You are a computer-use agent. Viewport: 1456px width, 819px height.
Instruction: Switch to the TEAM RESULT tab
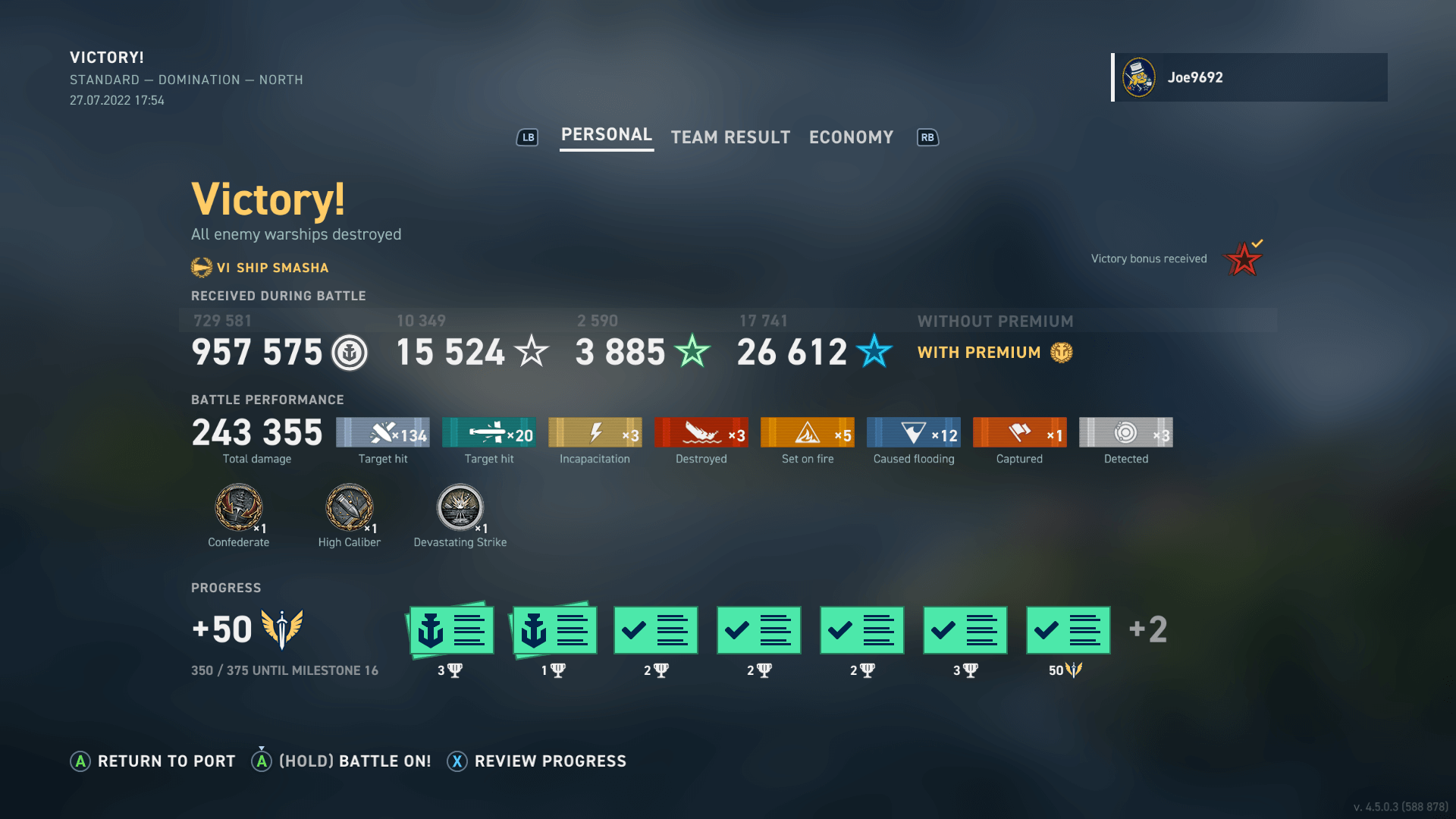[730, 136]
